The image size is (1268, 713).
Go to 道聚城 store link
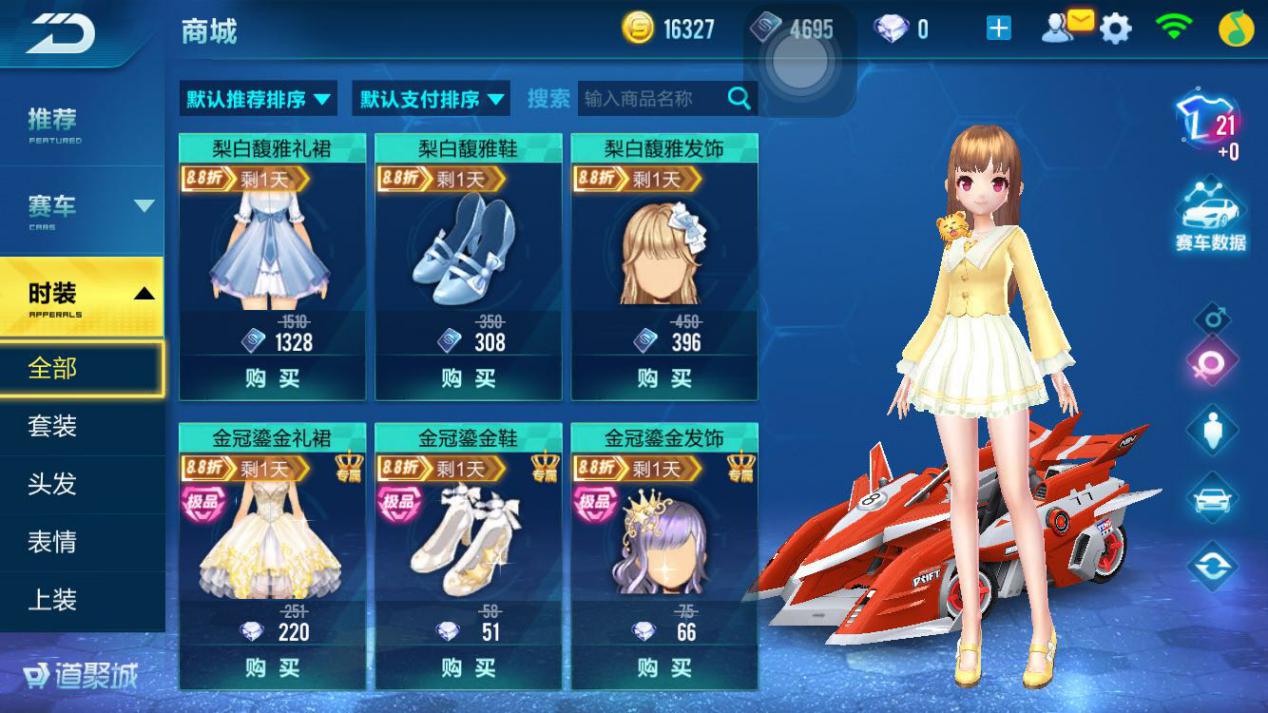(80, 677)
